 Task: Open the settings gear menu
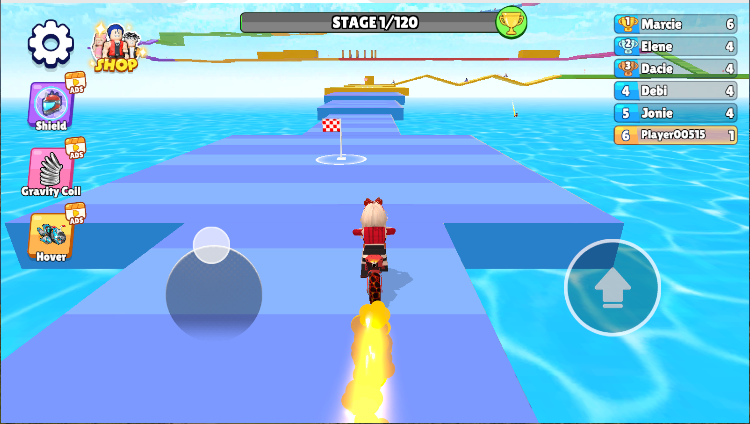[x=51, y=42]
